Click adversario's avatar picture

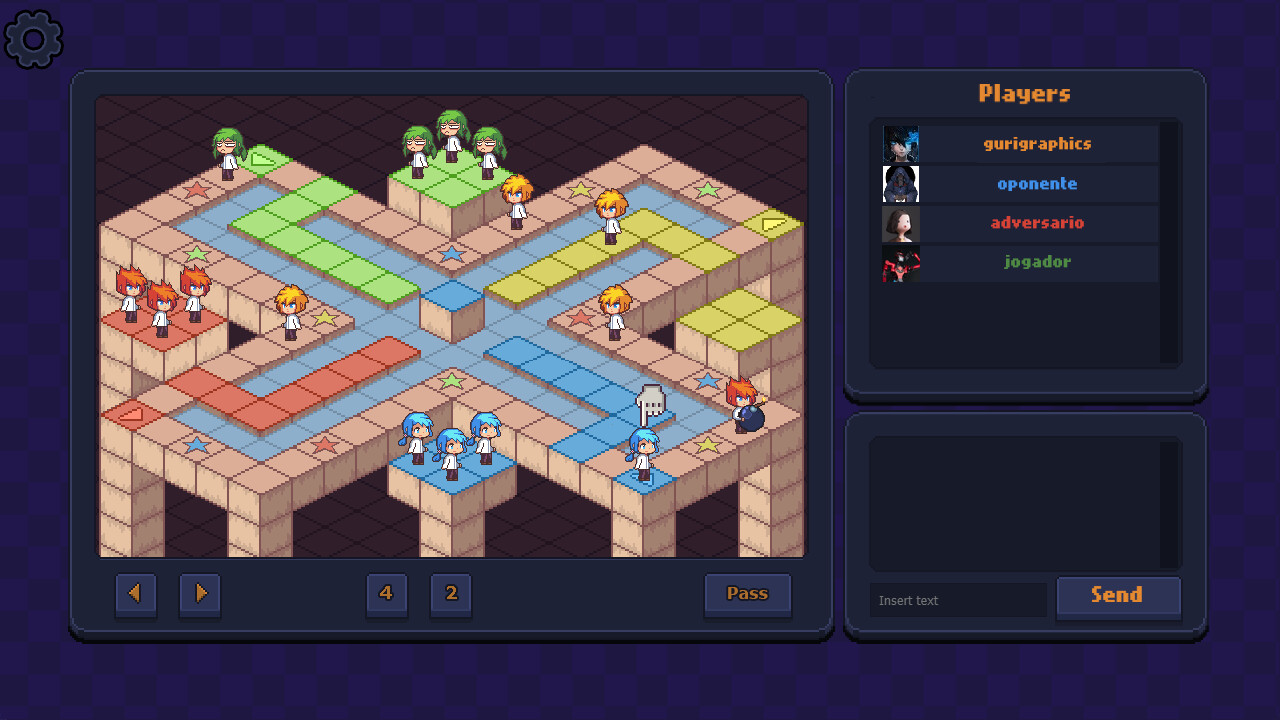click(900, 223)
